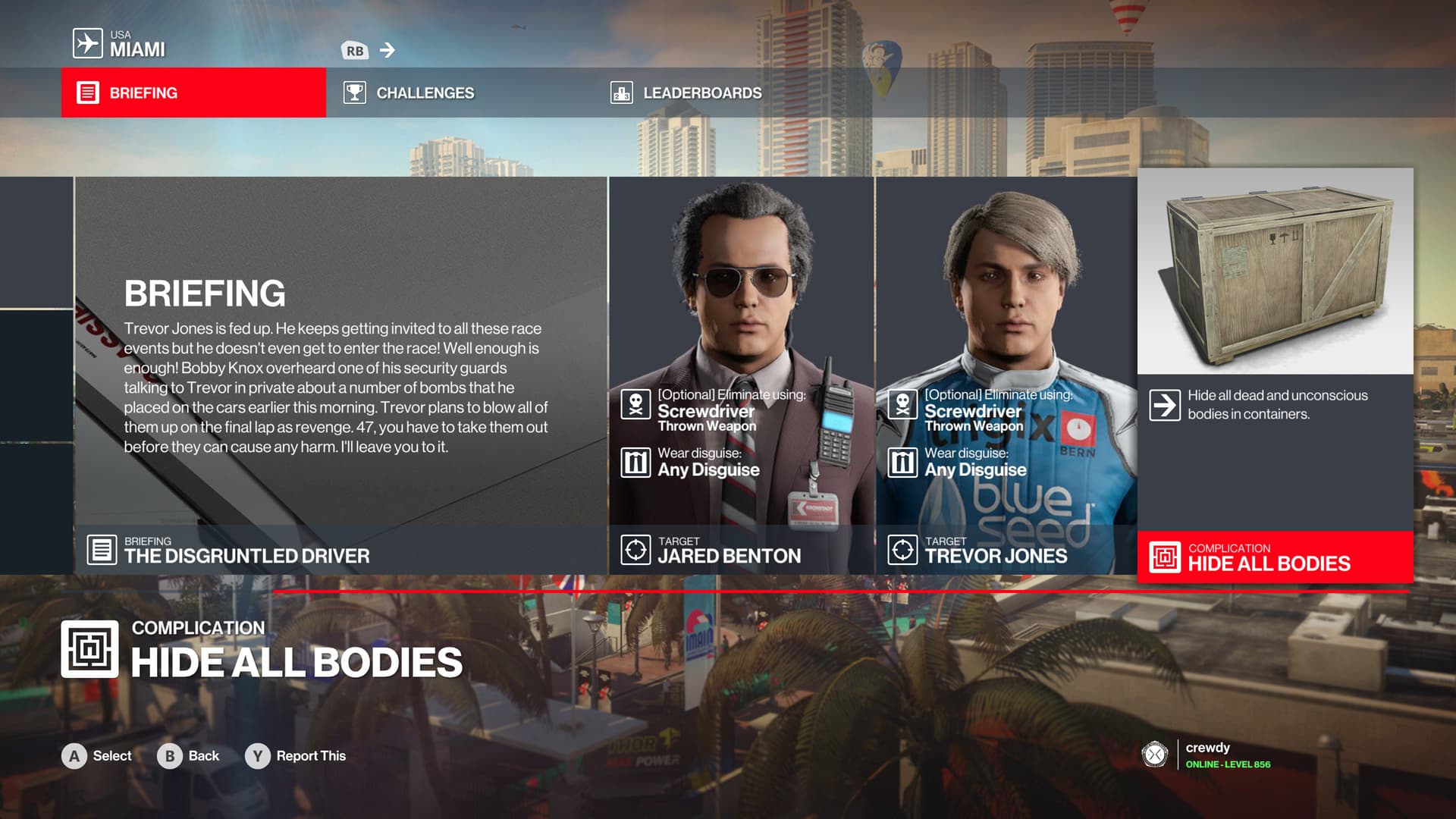Open the crewdy player profile

pyautogui.click(x=1207, y=755)
